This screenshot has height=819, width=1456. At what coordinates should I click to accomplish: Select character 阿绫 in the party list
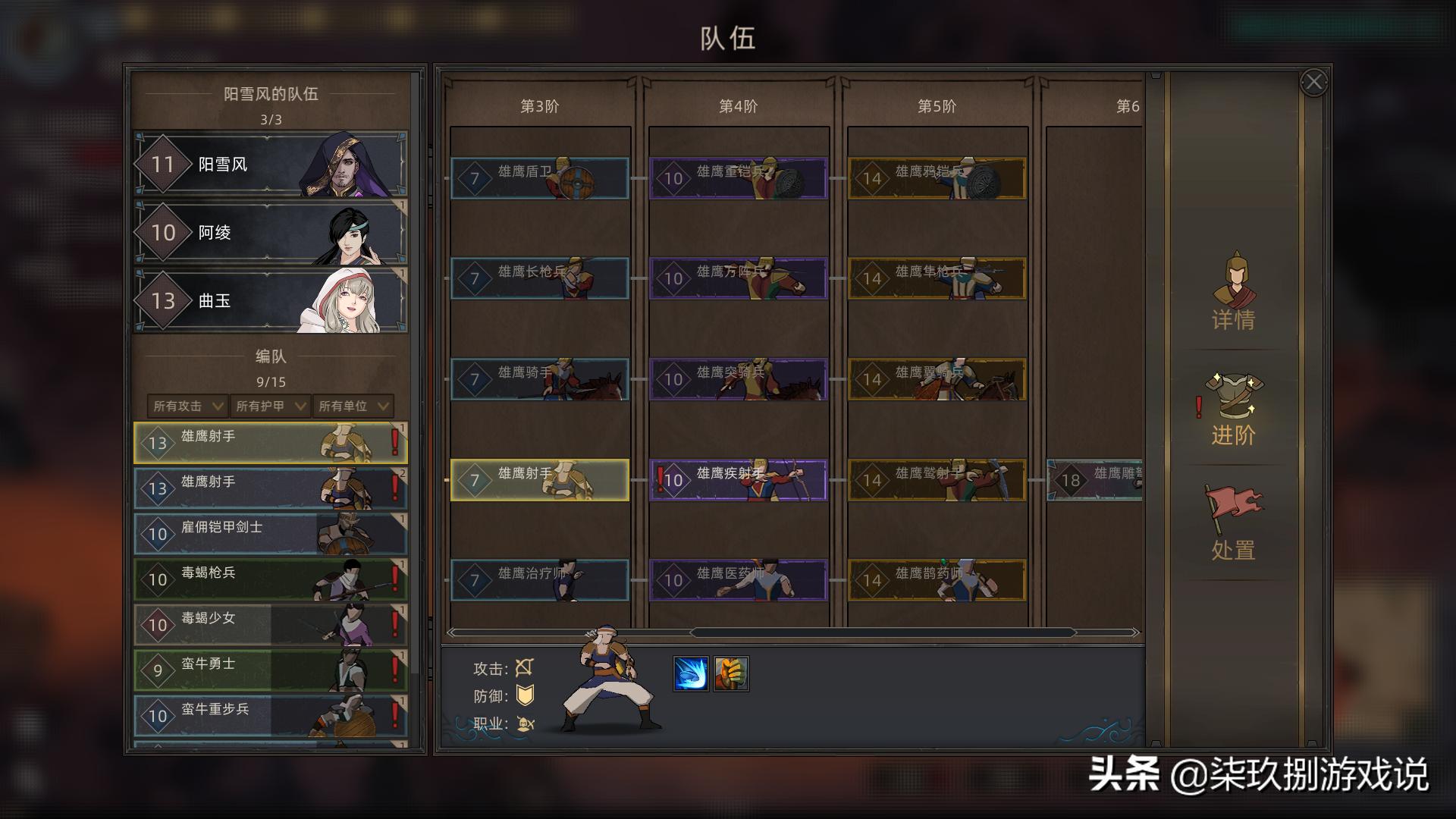(x=269, y=232)
